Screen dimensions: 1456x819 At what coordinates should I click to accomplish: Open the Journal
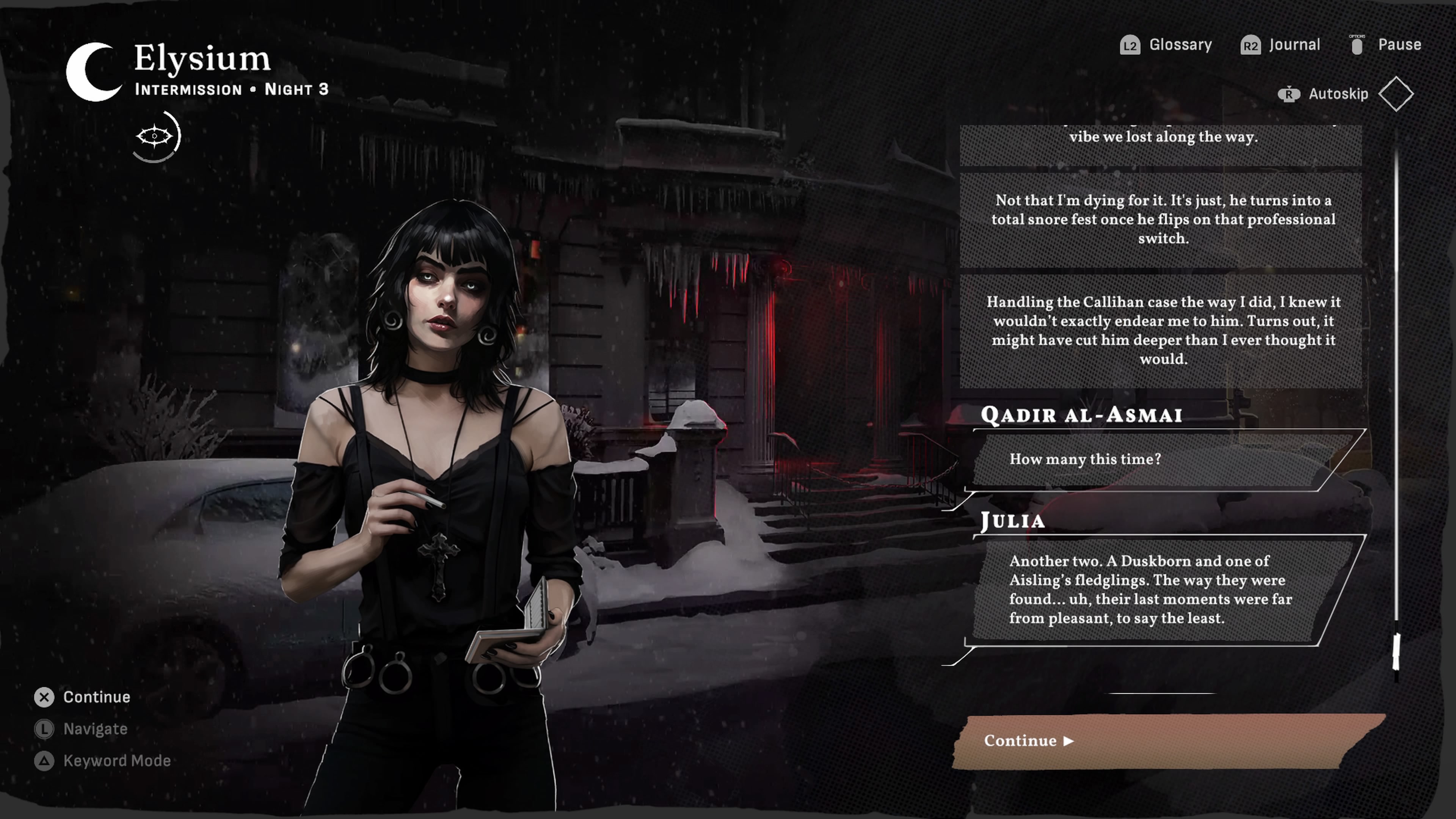[x=1281, y=45]
